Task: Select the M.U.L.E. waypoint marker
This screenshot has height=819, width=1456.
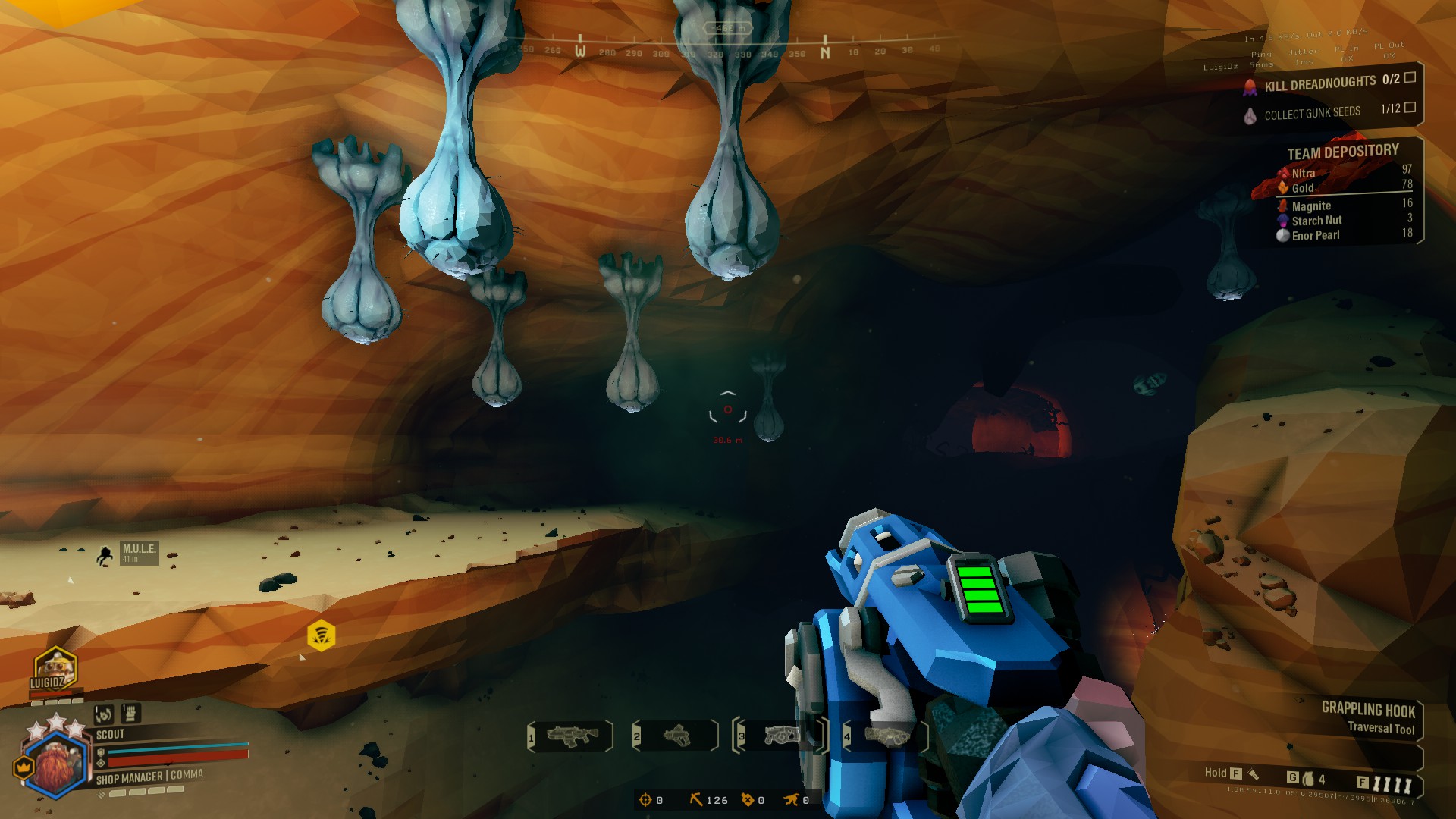Action: 105,555
